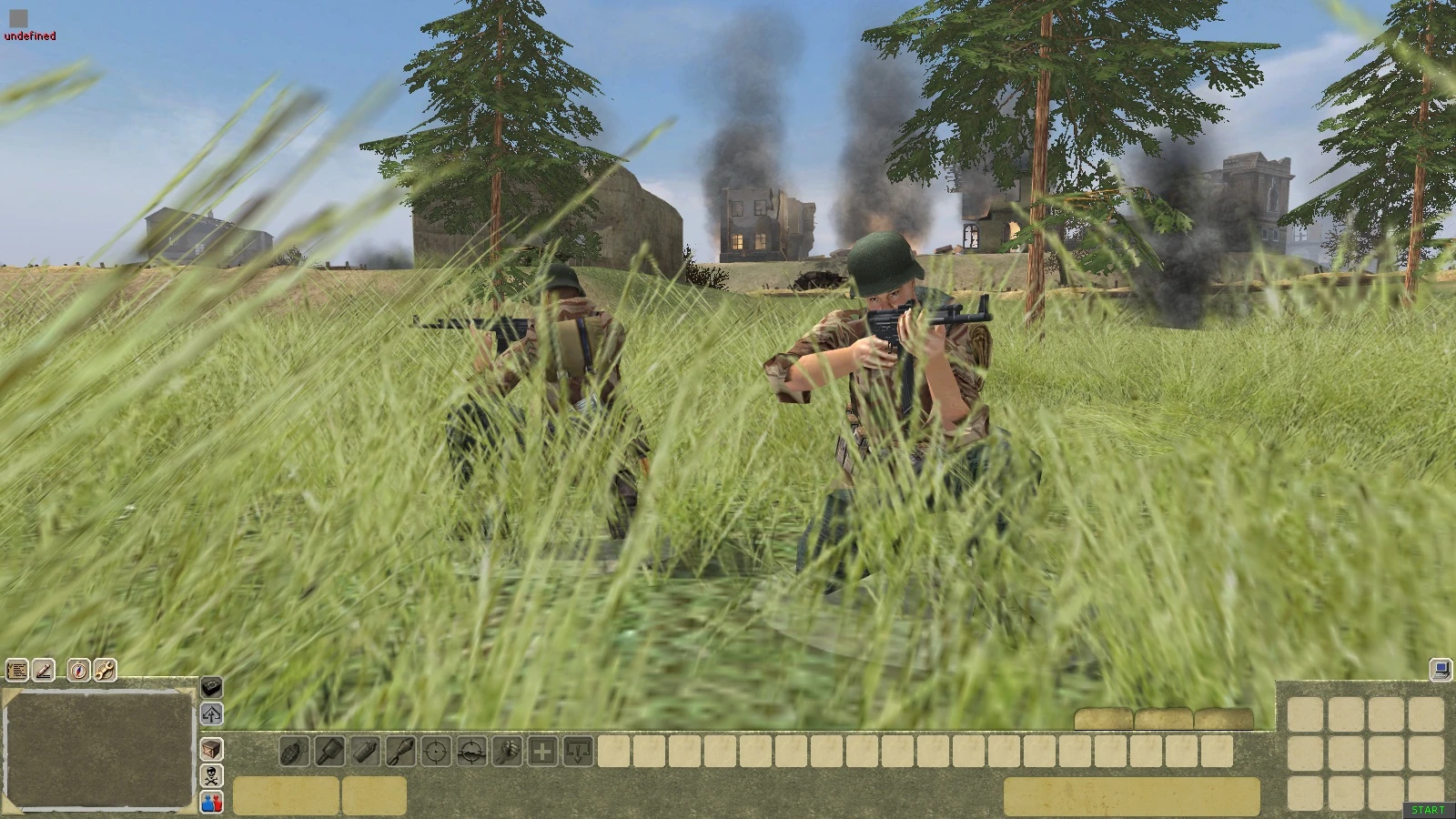This screenshot has height=819, width=1456.
Task: Use the melee fist attack icon
Action: pos(506,753)
